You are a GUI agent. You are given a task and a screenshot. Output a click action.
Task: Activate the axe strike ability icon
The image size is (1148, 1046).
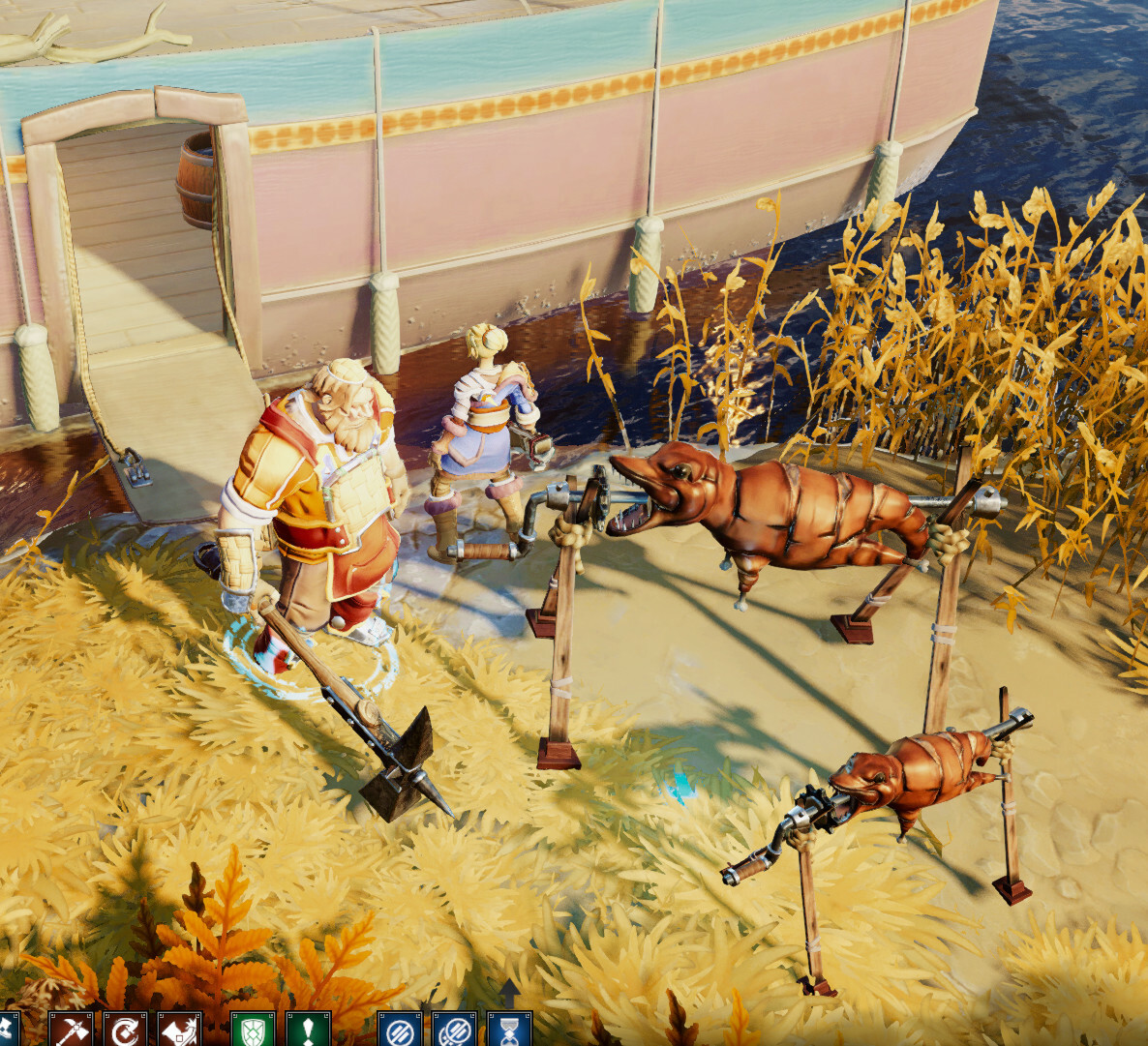[71, 1031]
